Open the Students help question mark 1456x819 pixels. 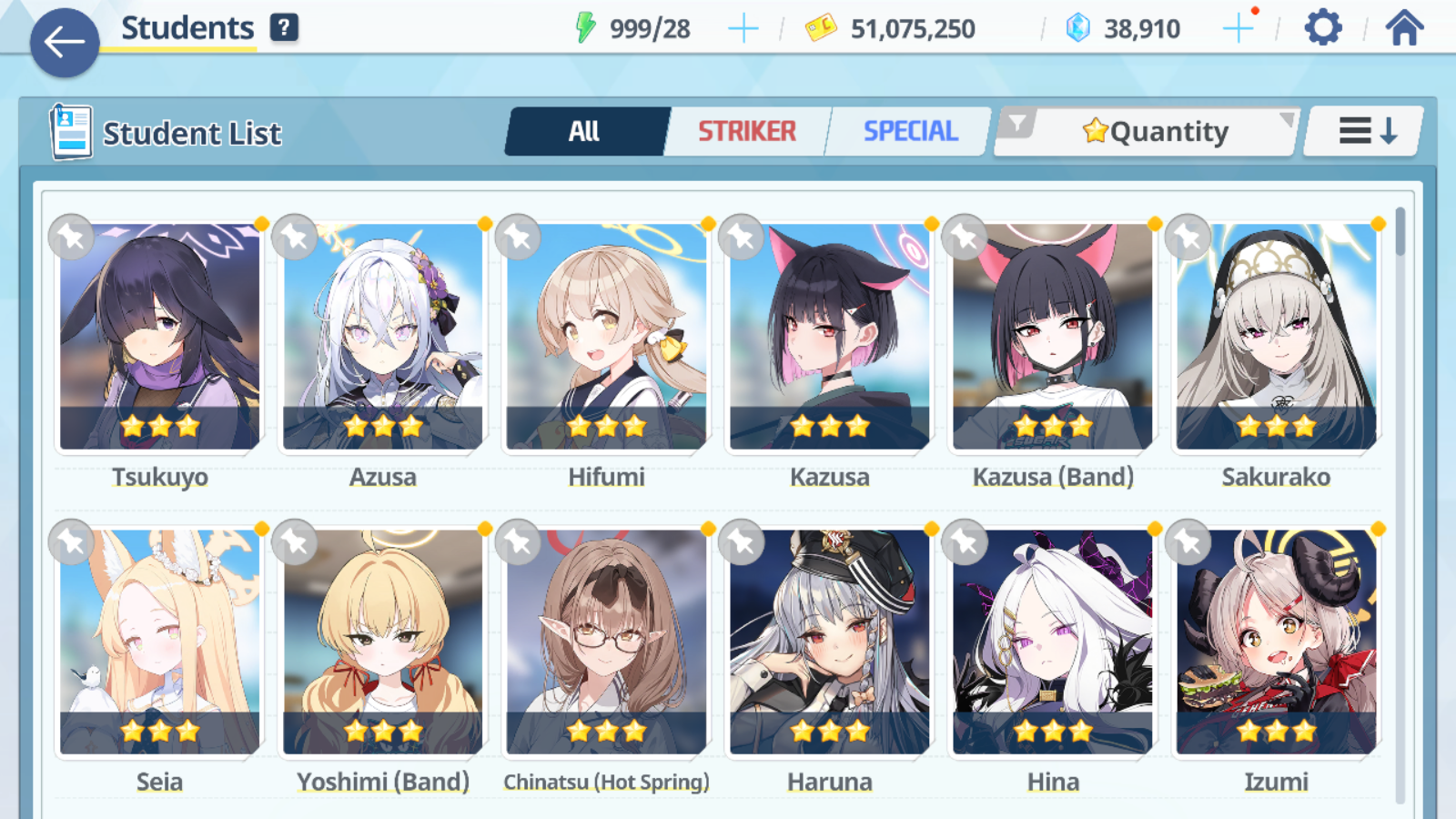[x=284, y=27]
